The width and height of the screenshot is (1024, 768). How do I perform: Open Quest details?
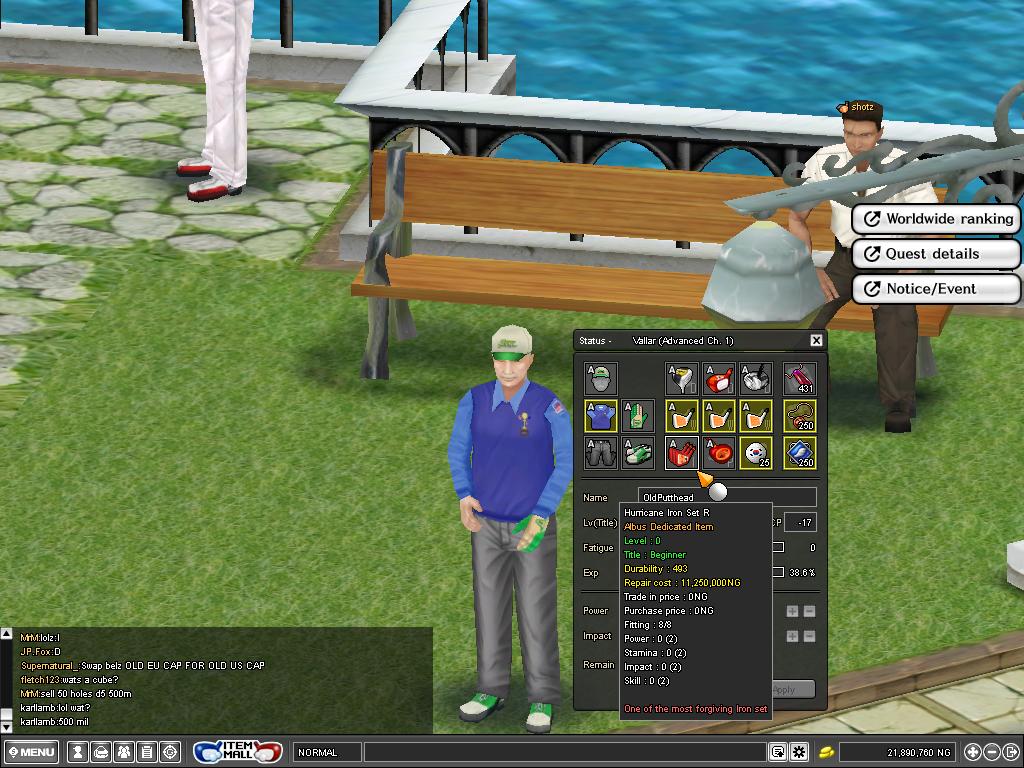coord(937,254)
